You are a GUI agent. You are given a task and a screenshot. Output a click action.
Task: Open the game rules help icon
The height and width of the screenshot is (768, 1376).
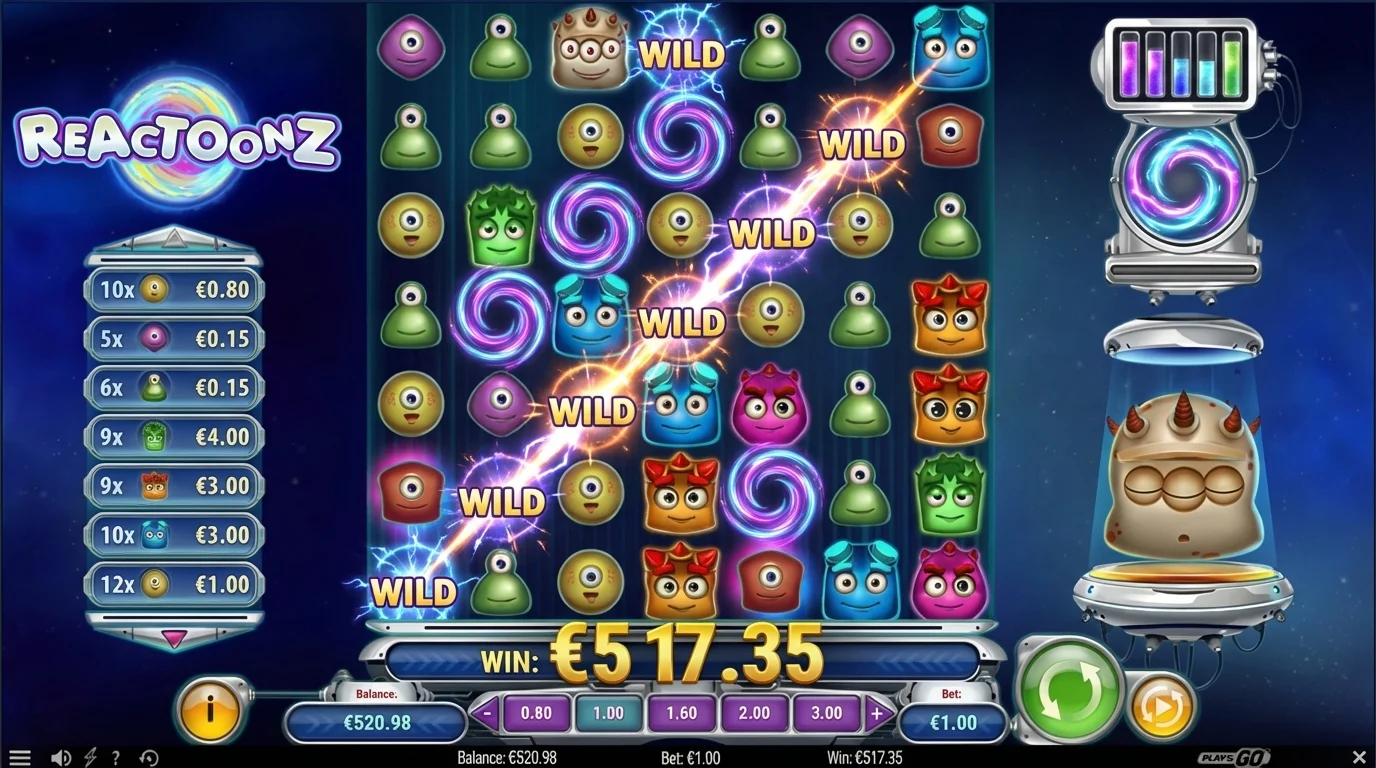pyautogui.click(x=117, y=757)
